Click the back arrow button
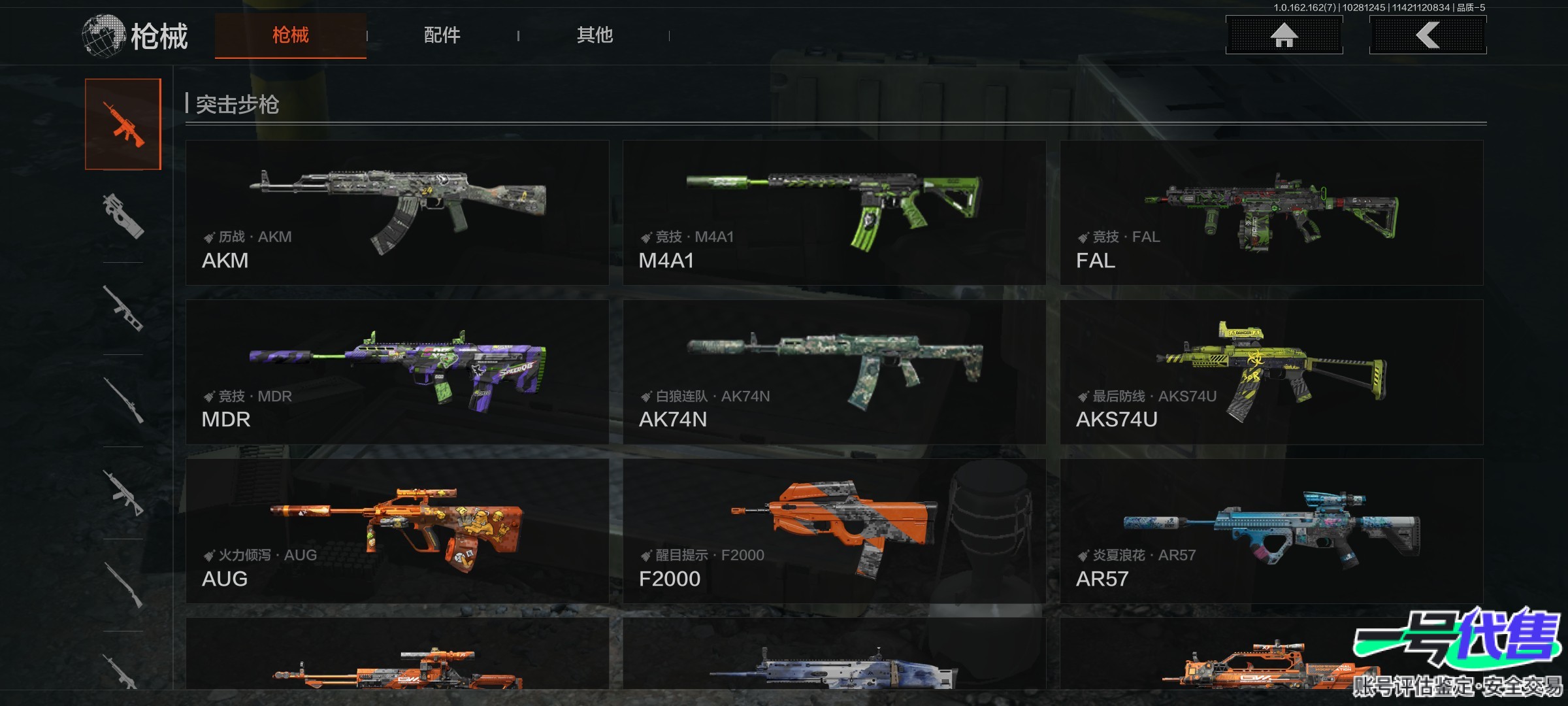Screen dimensions: 1568x706 pyautogui.click(x=1428, y=35)
